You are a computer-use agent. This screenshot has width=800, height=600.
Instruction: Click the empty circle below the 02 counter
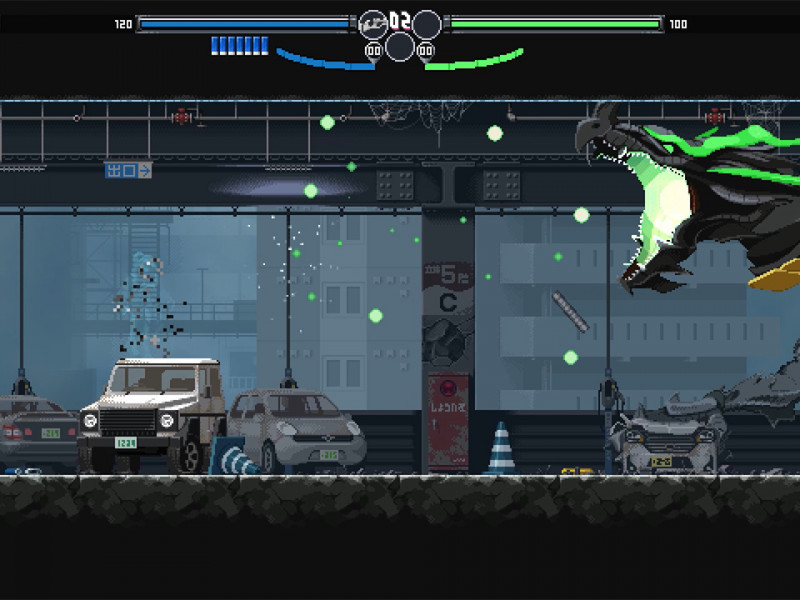click(x=400, y=46)
